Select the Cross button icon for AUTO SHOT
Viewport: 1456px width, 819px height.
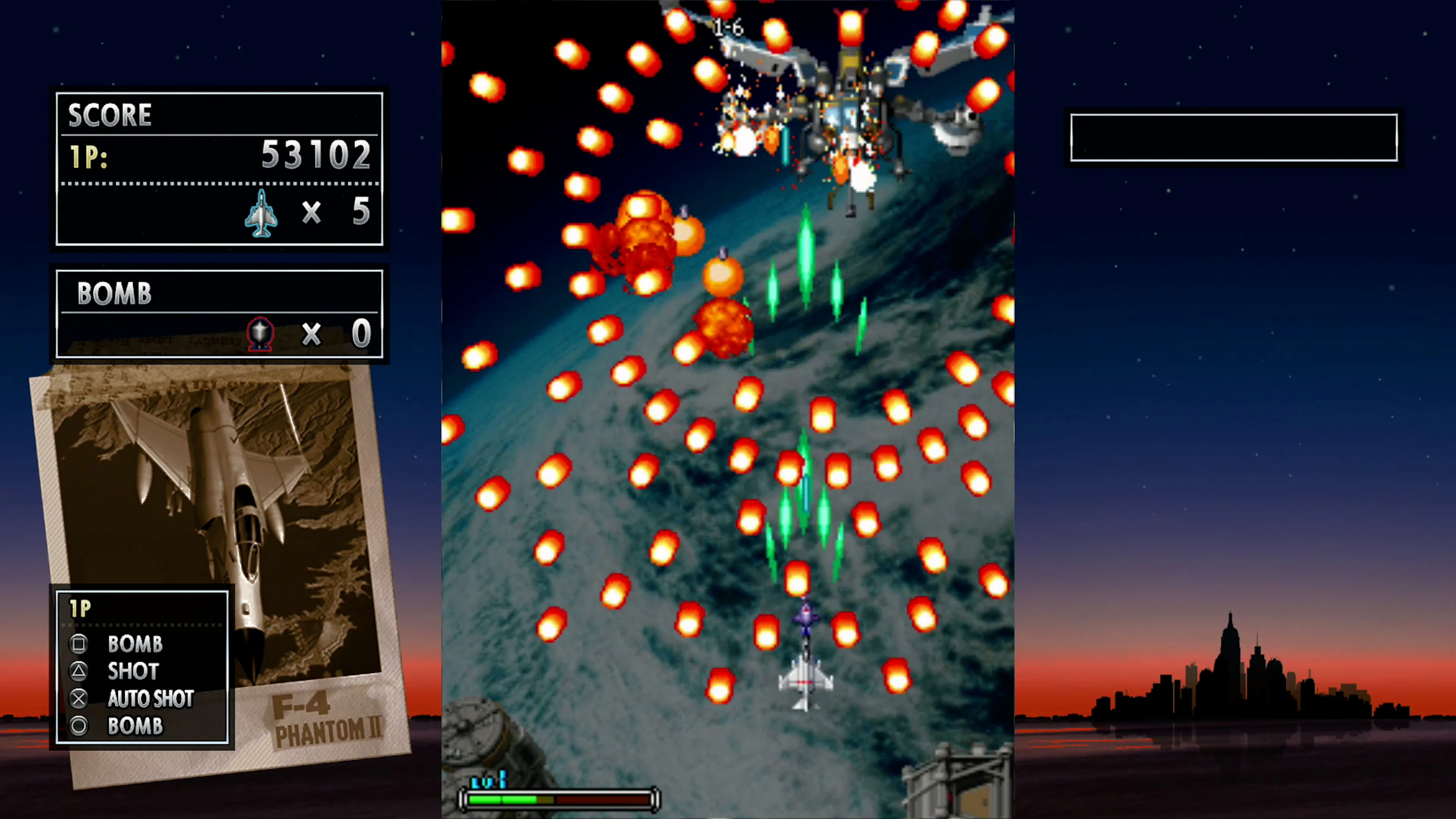[78, 698]
